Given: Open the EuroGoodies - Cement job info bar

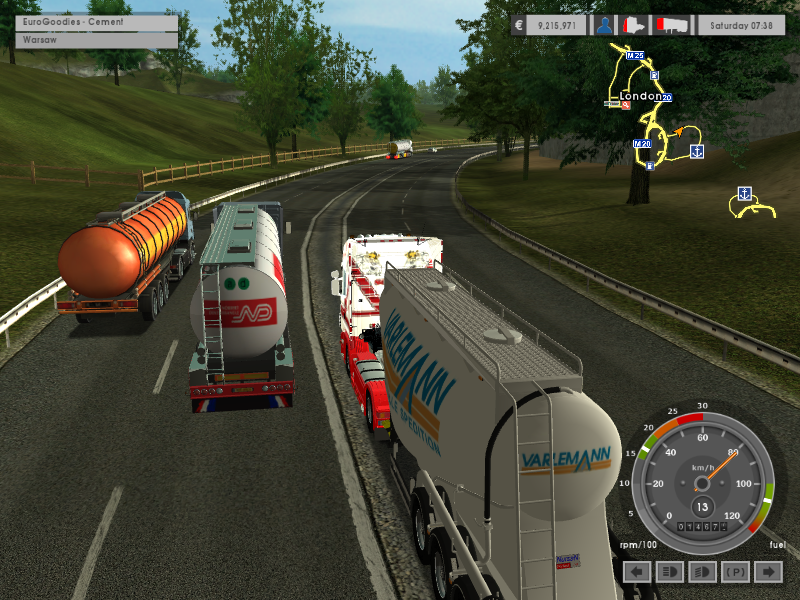Looking at the screenshot, I should 97,22.
